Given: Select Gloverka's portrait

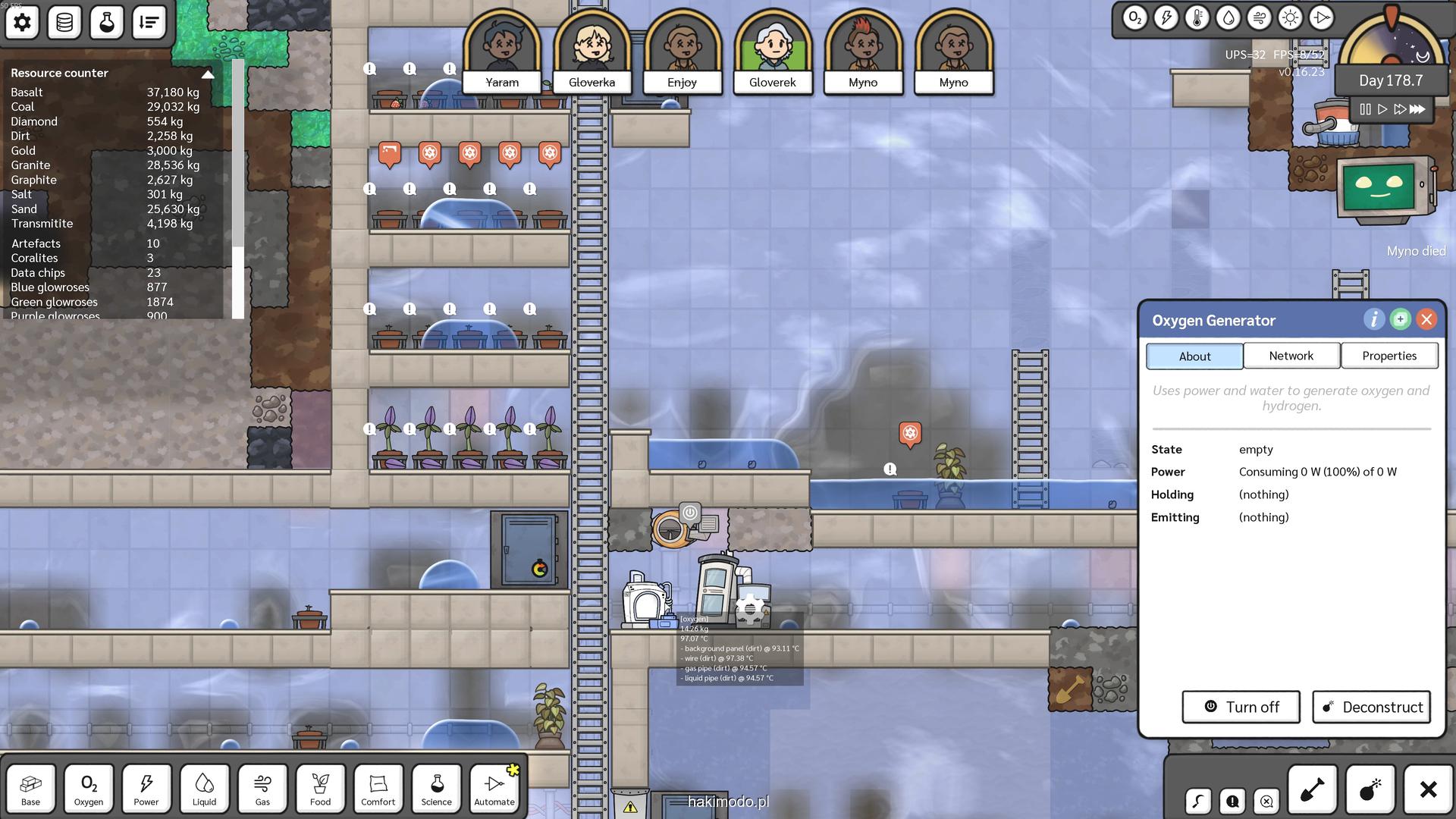Looking at the screenshot, I should coord(591,53).
